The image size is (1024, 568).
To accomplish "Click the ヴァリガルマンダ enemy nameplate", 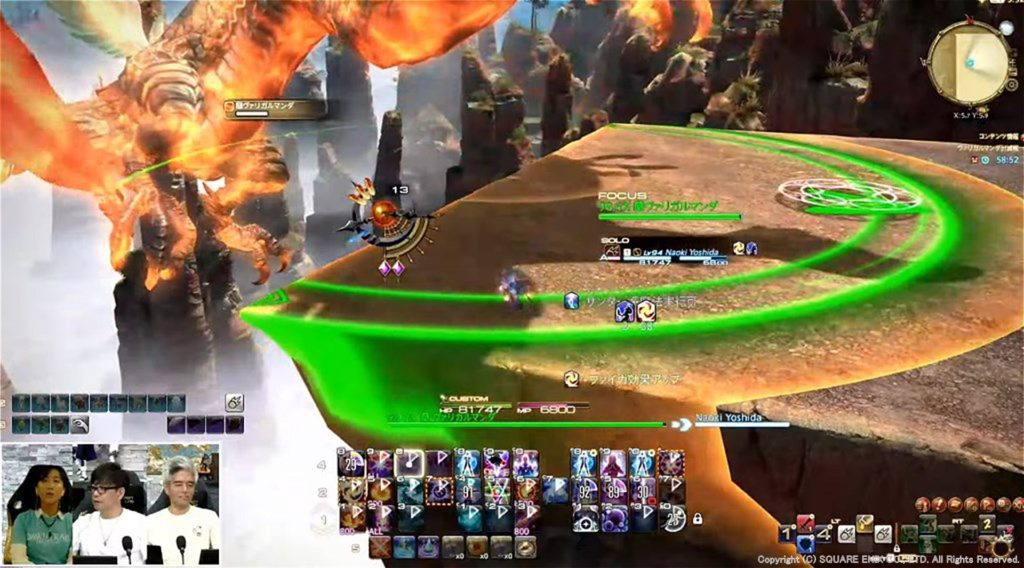I will coord(273,107).
